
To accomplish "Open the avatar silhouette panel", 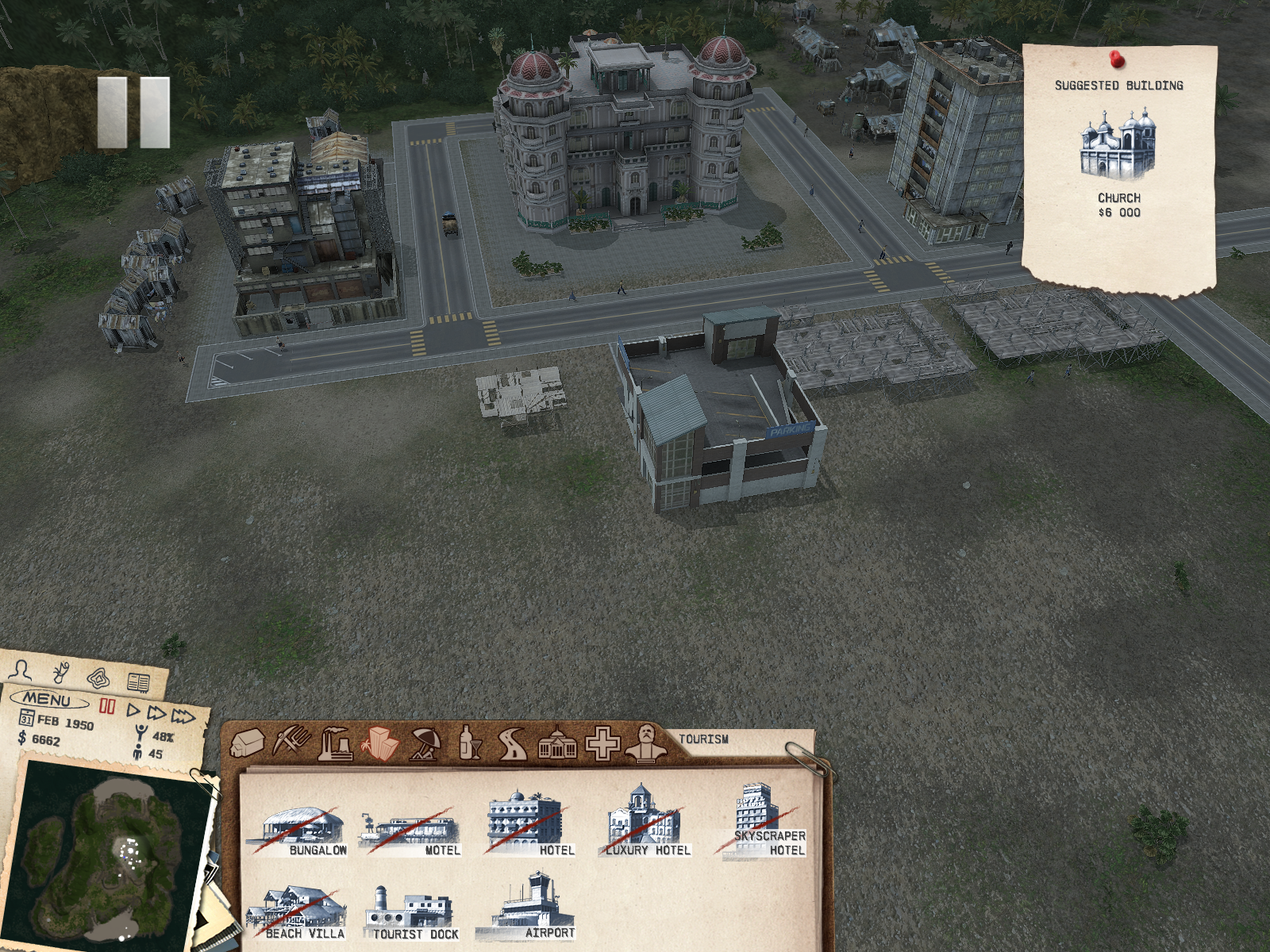I will click(x=22, y=670).
